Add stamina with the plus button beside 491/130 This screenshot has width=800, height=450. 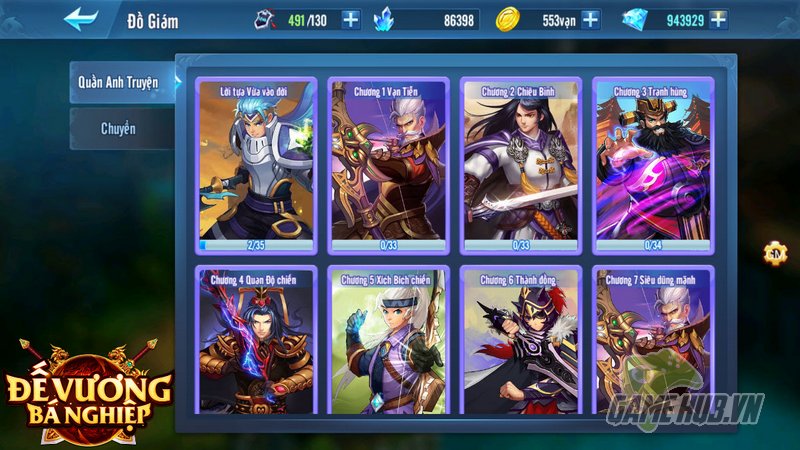[x=350, y=19]
